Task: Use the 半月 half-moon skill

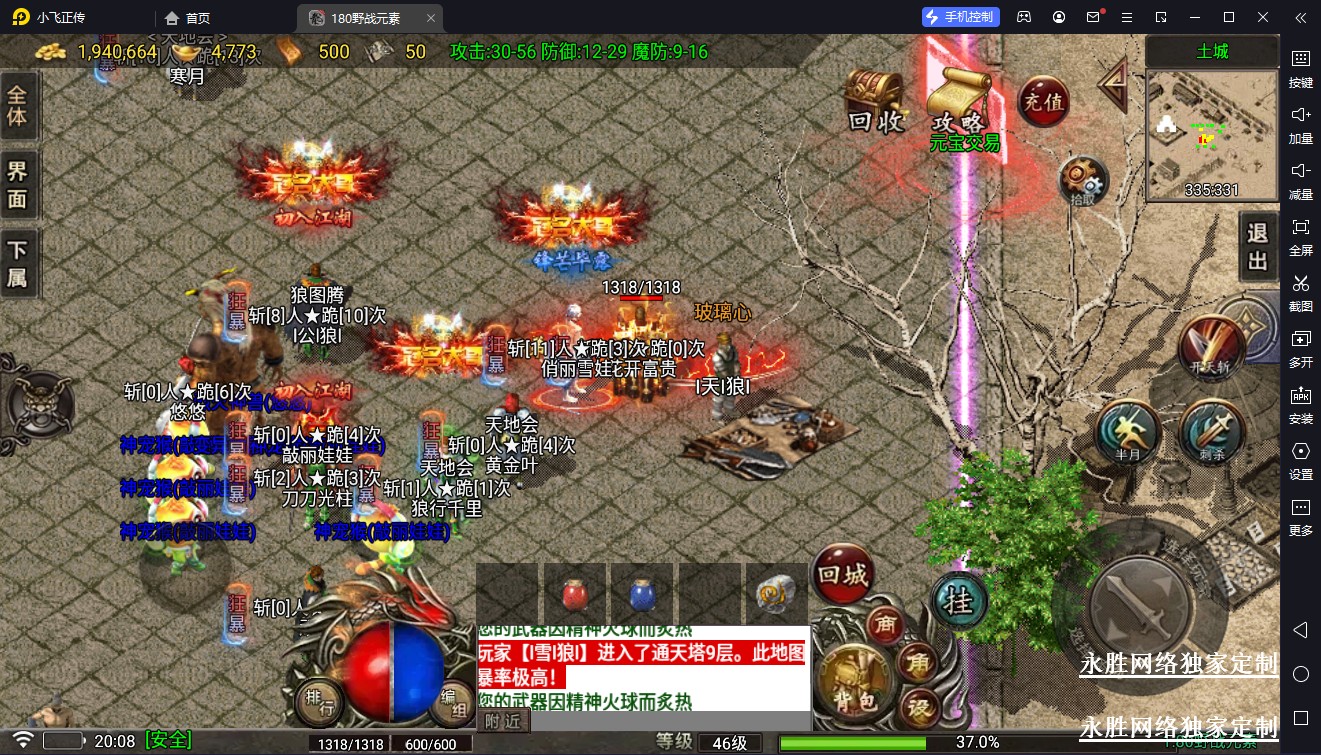Action: pos(1128,433)
